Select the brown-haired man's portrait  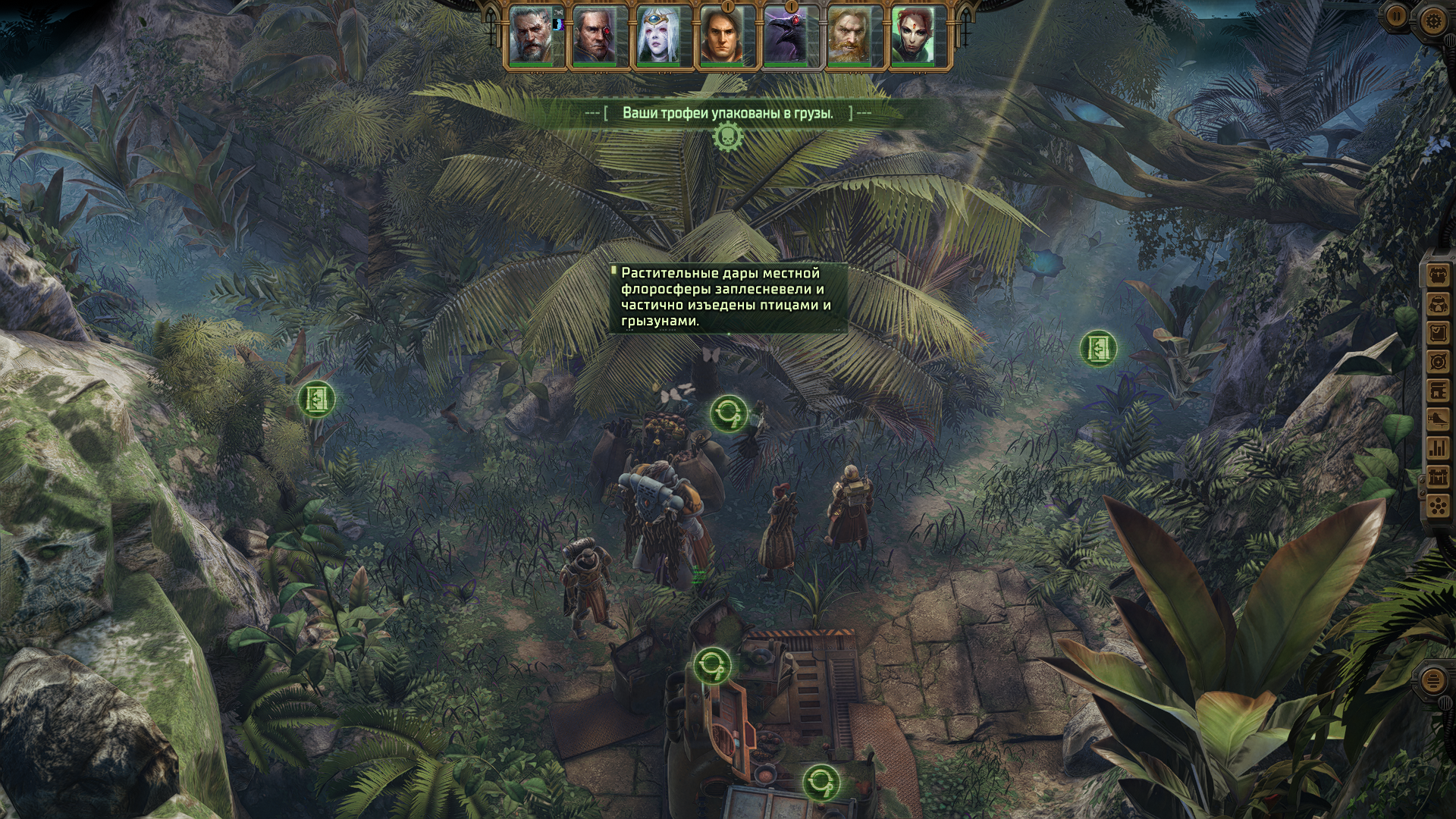pos(721,36)
